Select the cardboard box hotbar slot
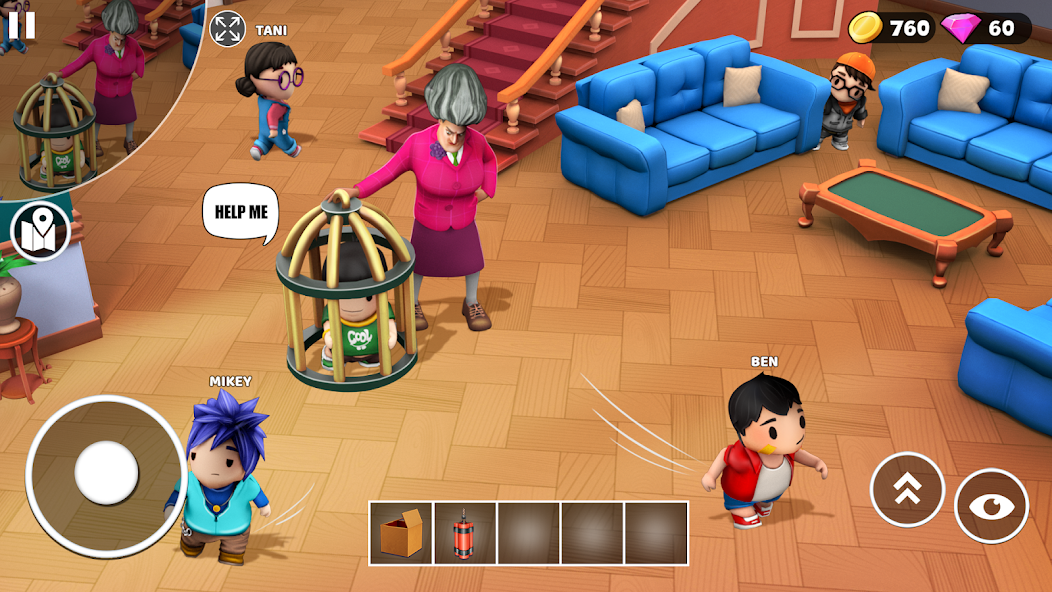 [x=401, y=533]
